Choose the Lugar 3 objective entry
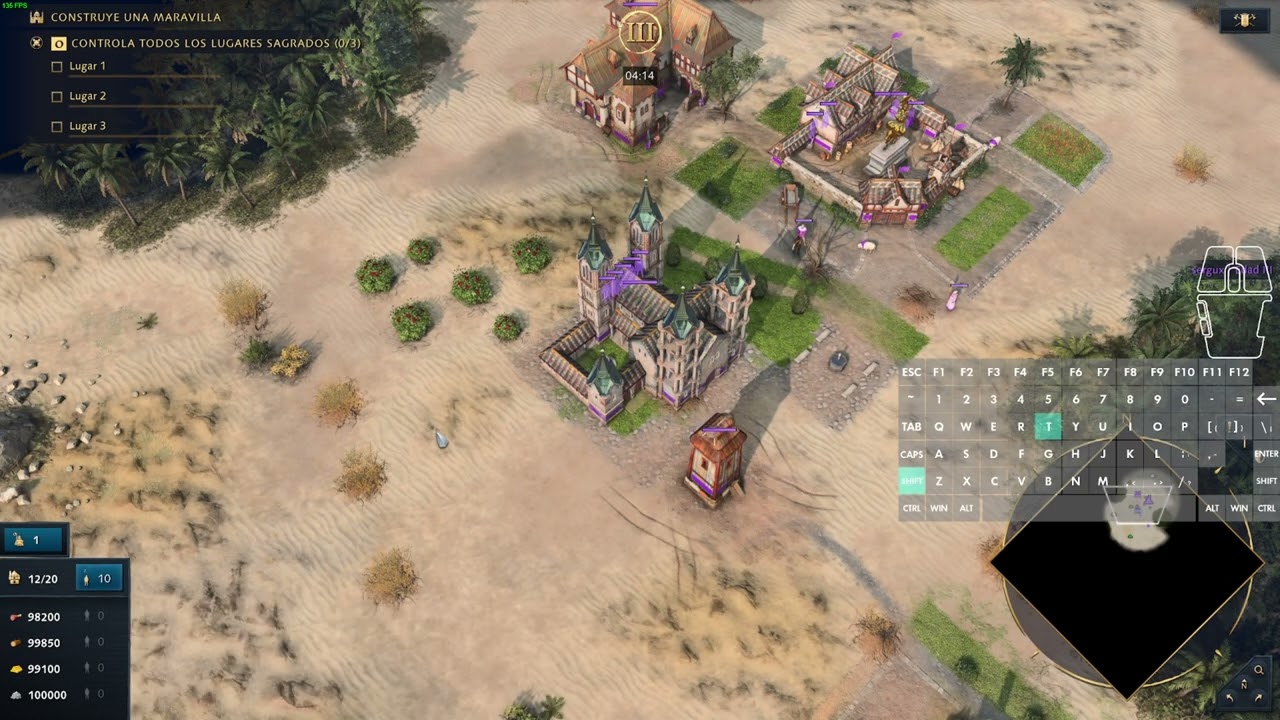The width and height of the screenshot is (1280, 720). (87, 126)
